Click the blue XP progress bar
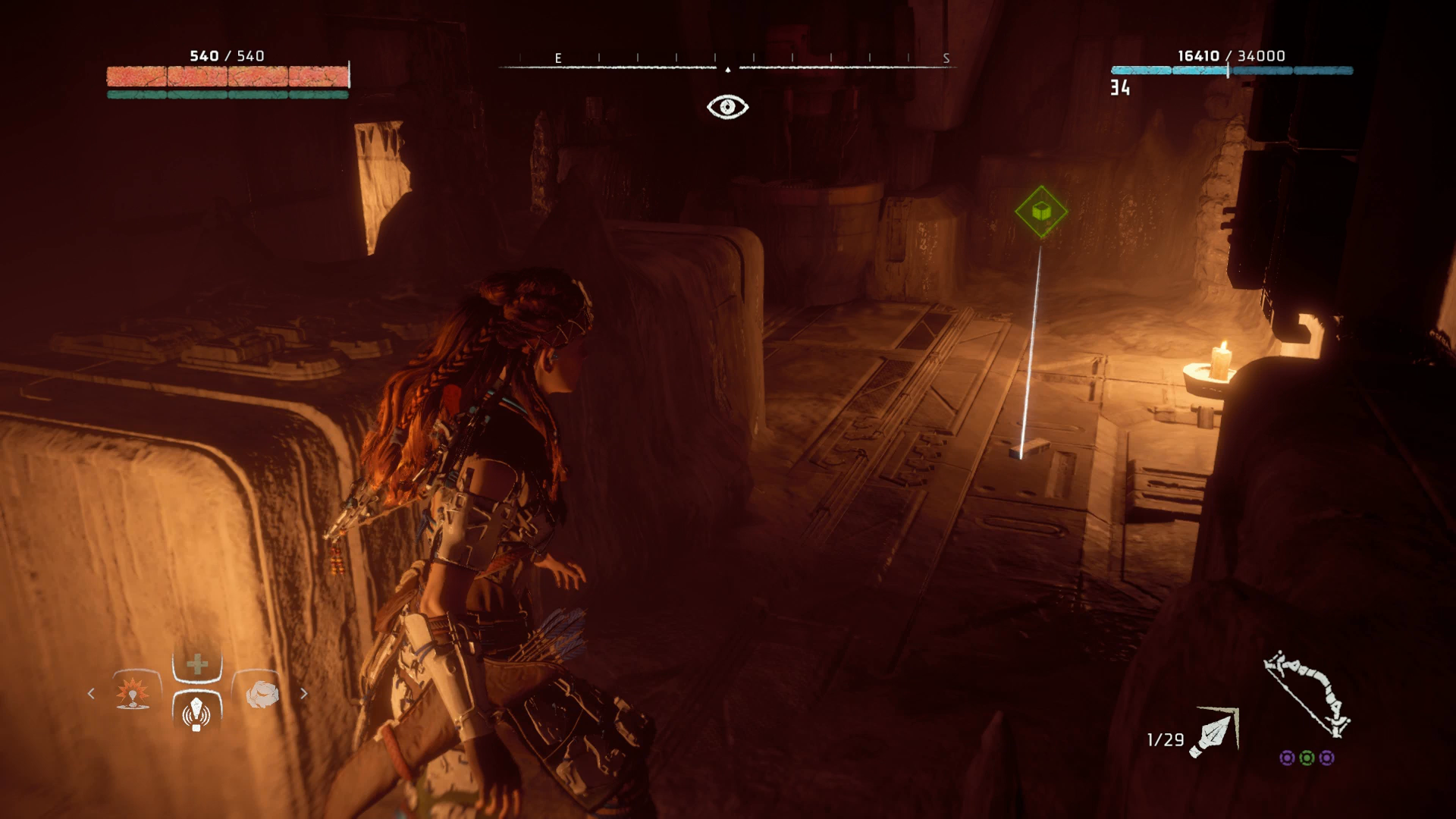The width and height of the screenshot is (1456, 819). 1231,69
